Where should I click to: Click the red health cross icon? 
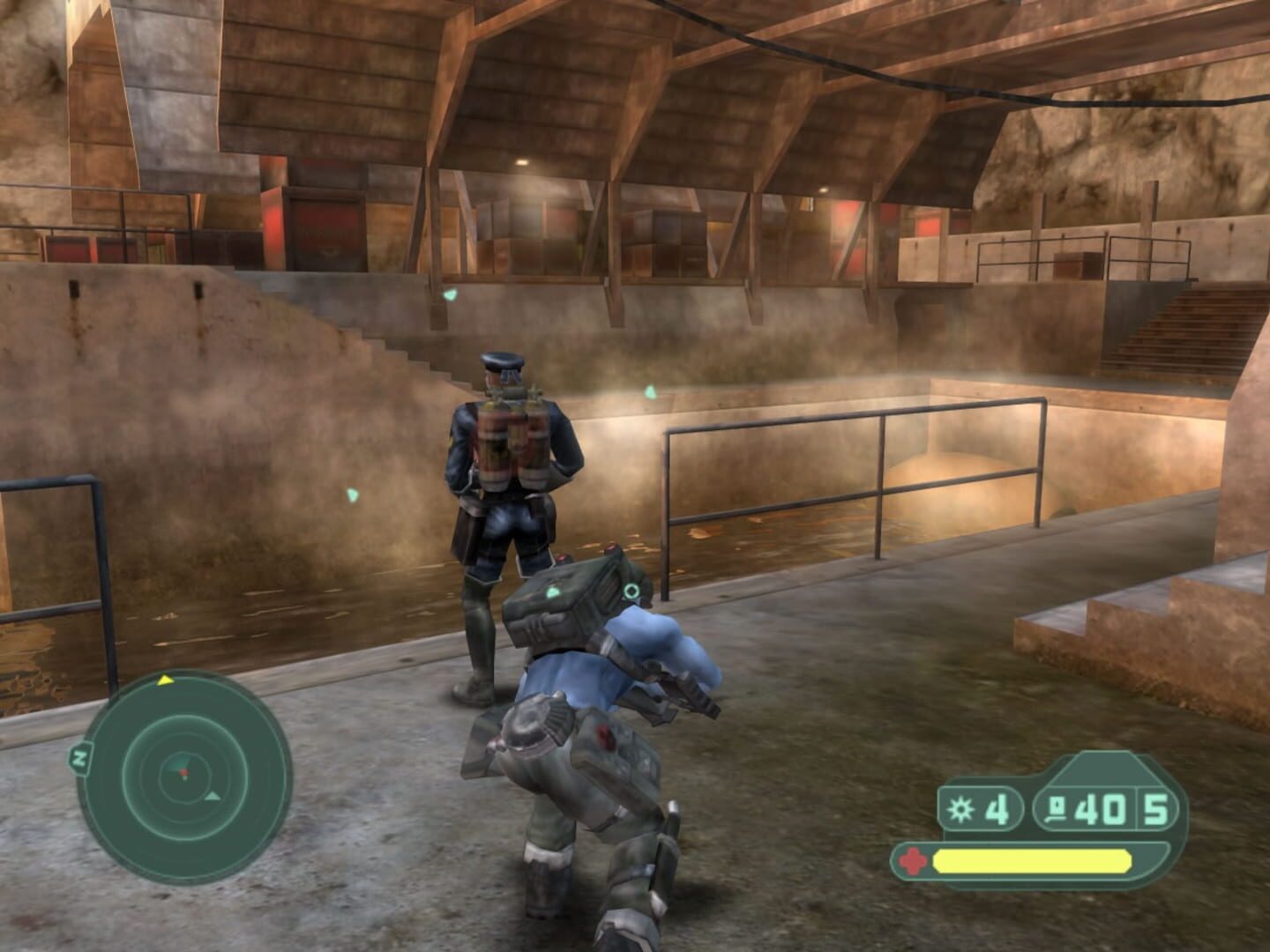point(915,859)
